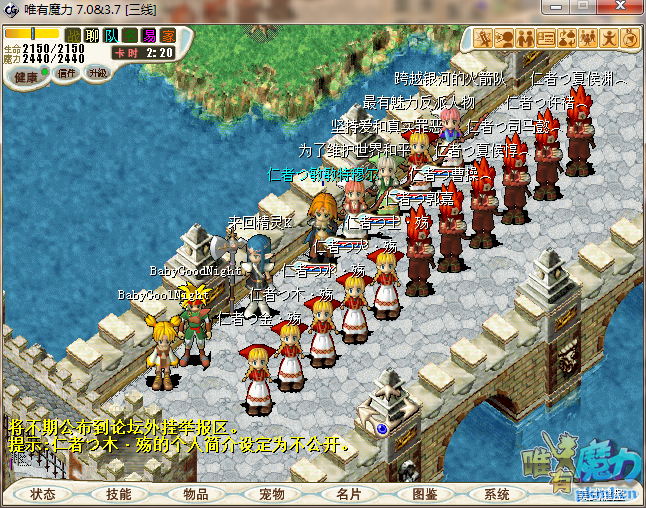Click the compass icon
The width and height of the screenshot is (646, 508).
pos(630,39)
